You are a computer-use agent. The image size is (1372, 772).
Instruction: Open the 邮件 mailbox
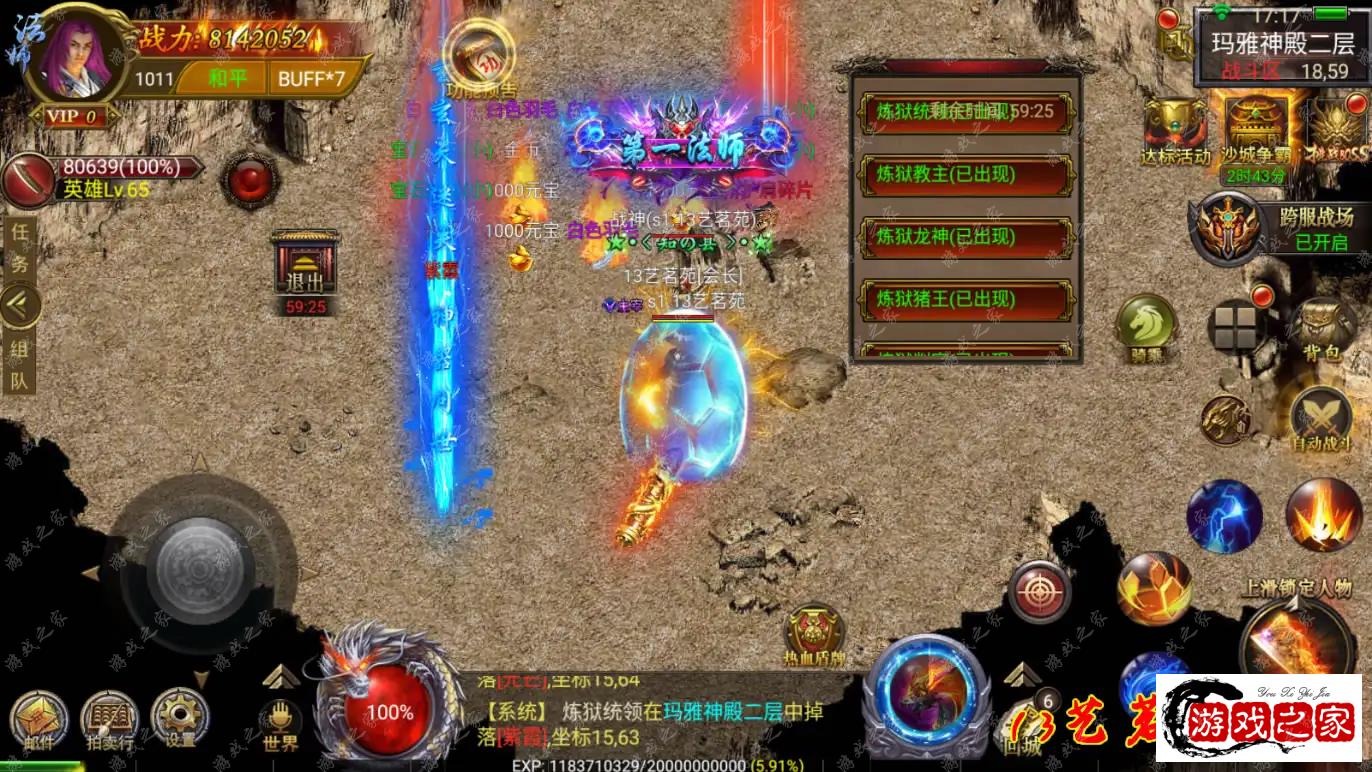click(x=39, y=719)
